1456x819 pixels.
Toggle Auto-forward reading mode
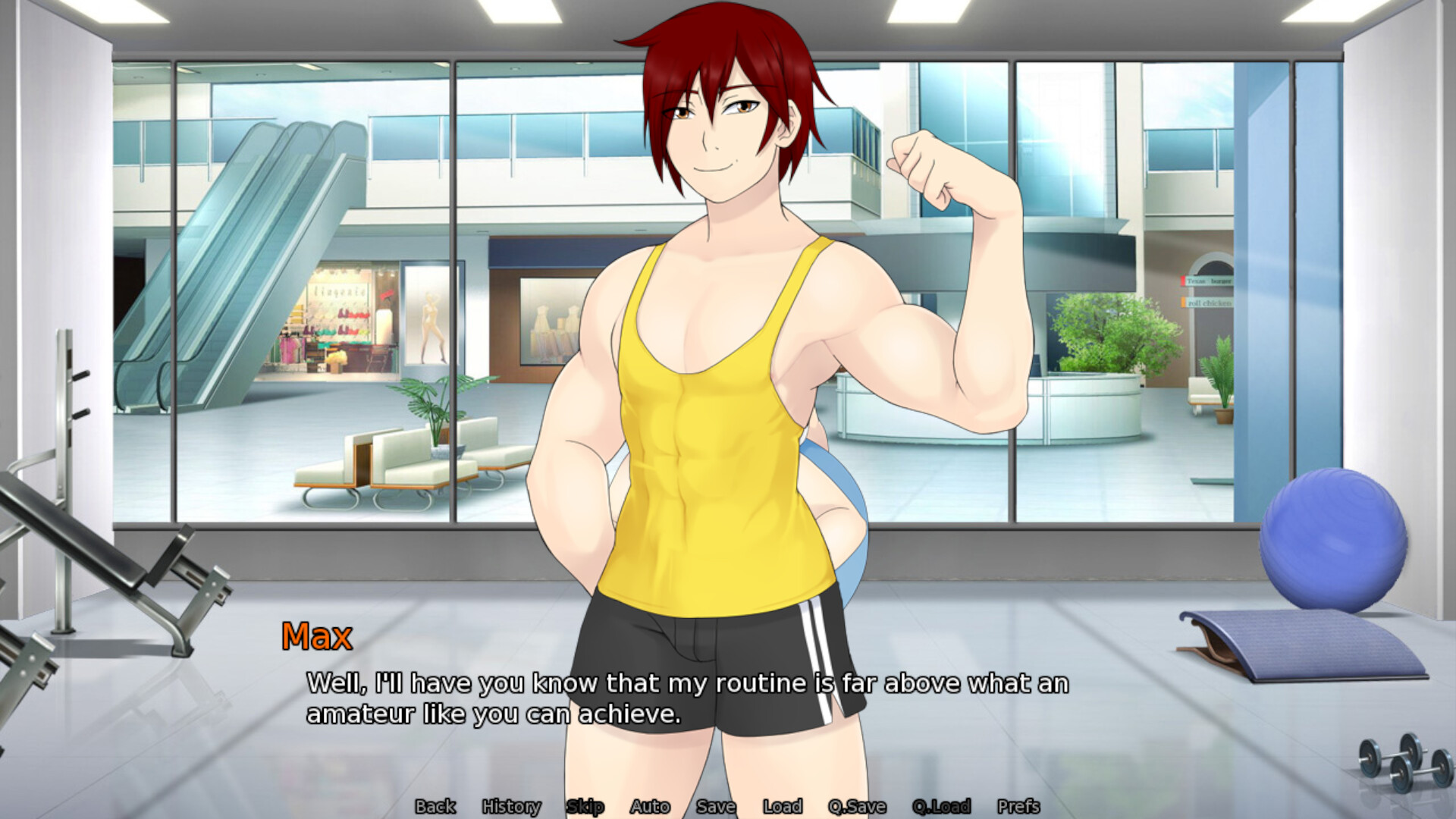click(651, 807)
